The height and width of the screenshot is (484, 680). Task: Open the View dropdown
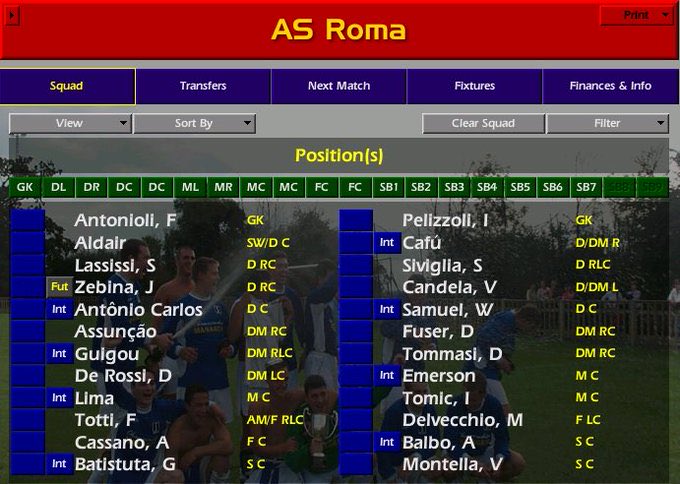(70, 123)
